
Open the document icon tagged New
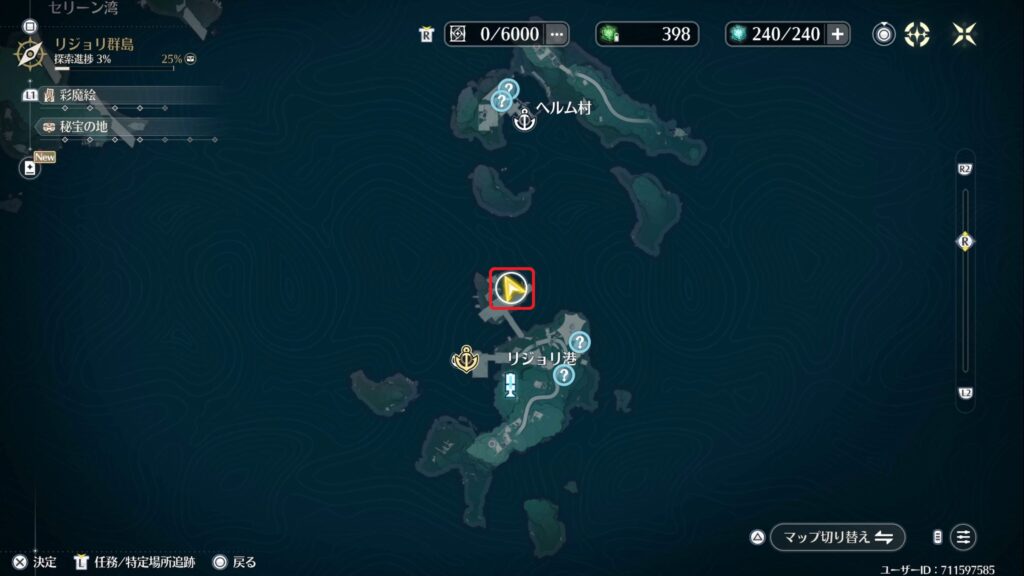[30, 168]
